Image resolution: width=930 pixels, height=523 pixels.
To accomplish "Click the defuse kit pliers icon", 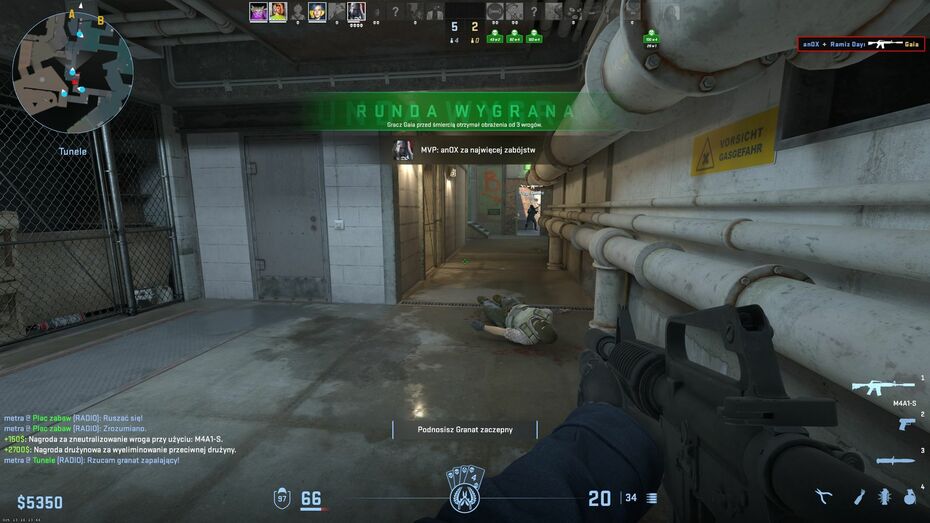I will 824,496.
